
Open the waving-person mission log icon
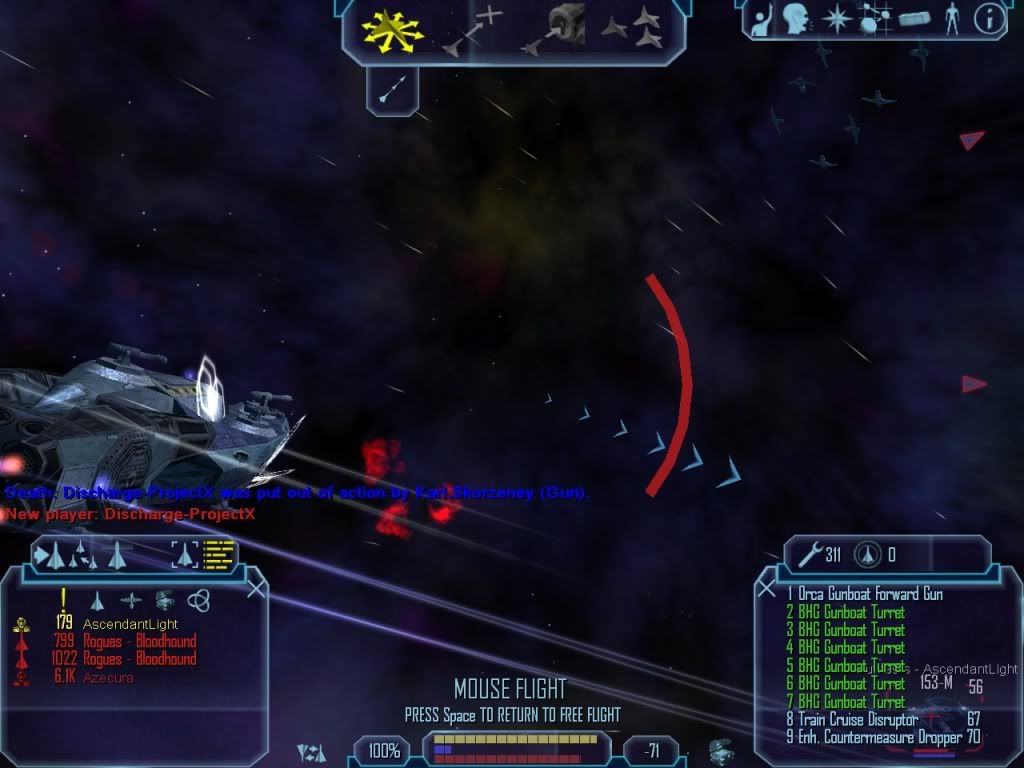point(761,19)
